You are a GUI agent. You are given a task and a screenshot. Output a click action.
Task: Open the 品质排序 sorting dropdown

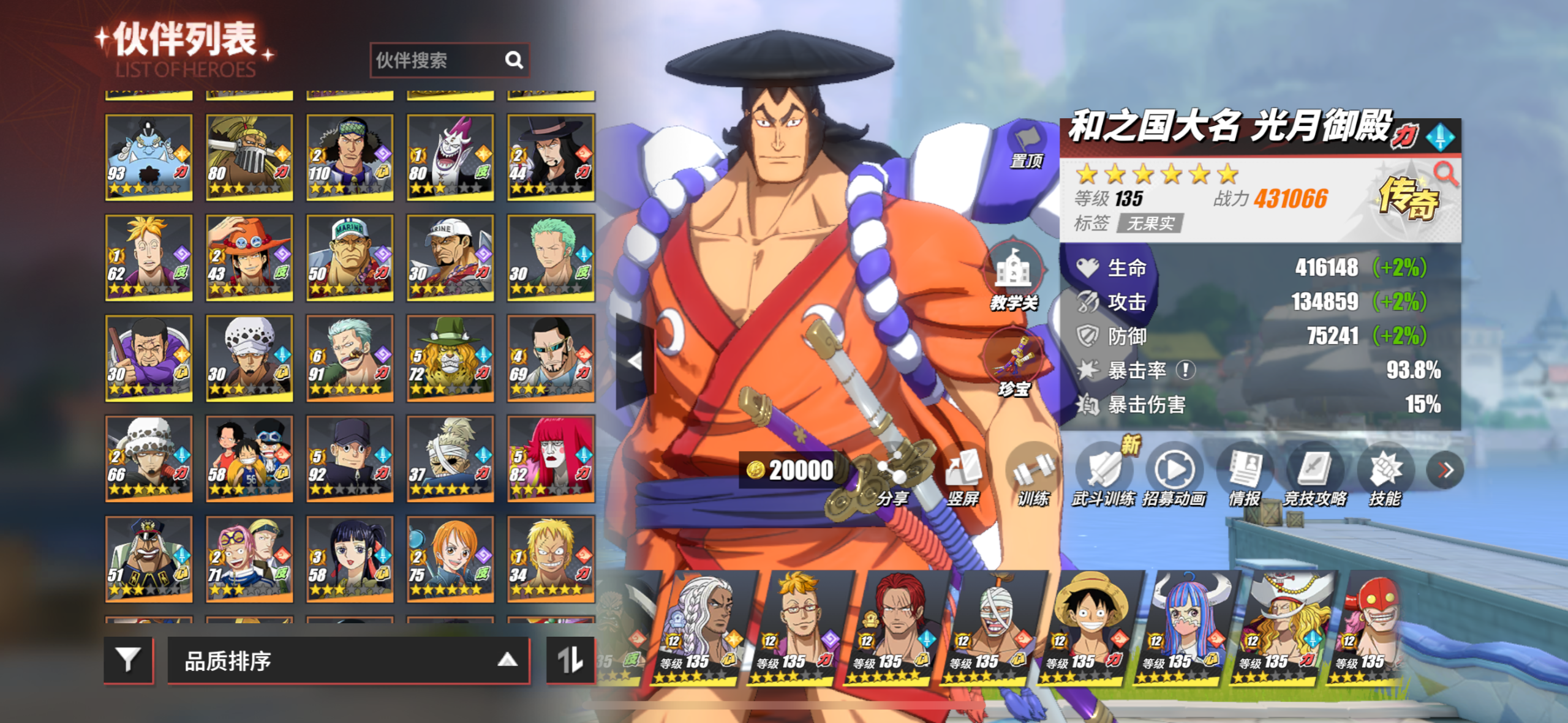[348, 661]
